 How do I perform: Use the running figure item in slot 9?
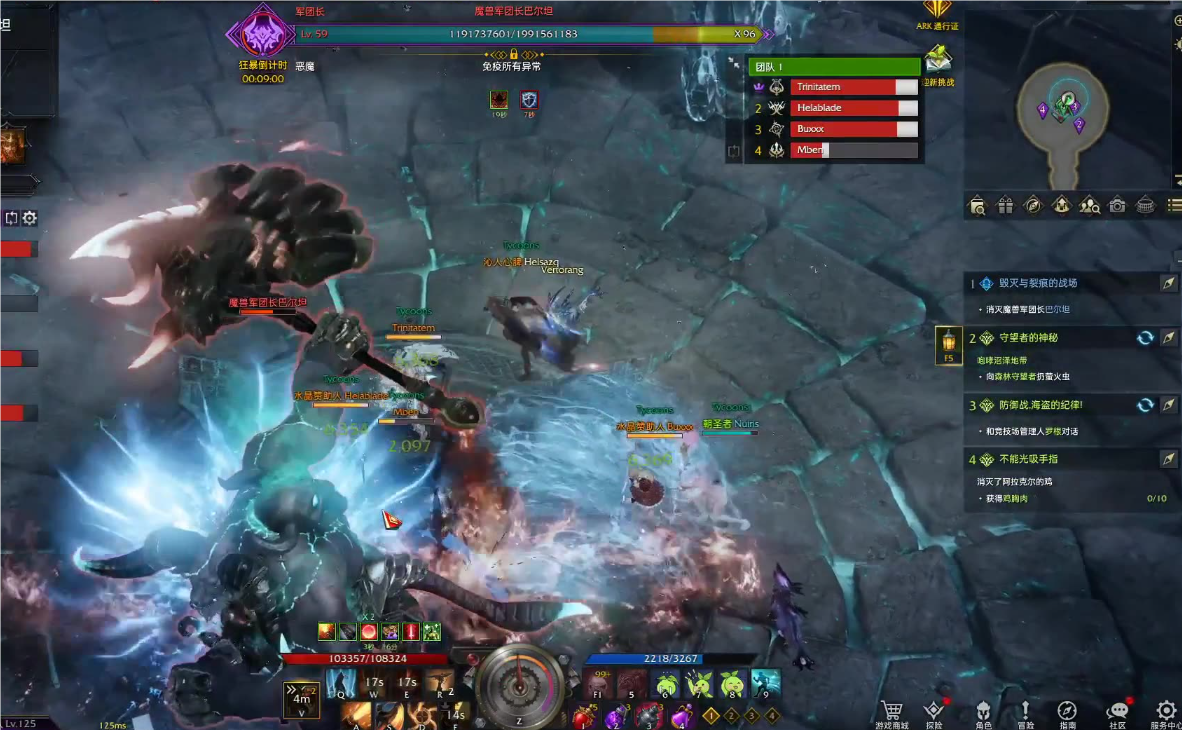coord(765,684)
